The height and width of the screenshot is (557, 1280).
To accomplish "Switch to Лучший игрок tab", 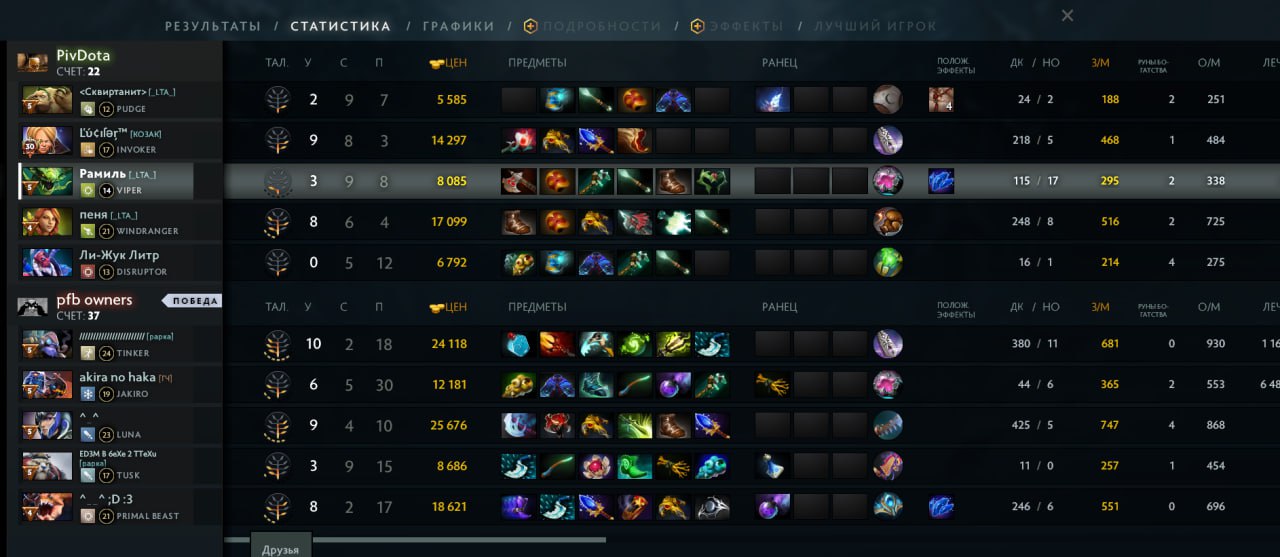I will click(x=875, y=27).
